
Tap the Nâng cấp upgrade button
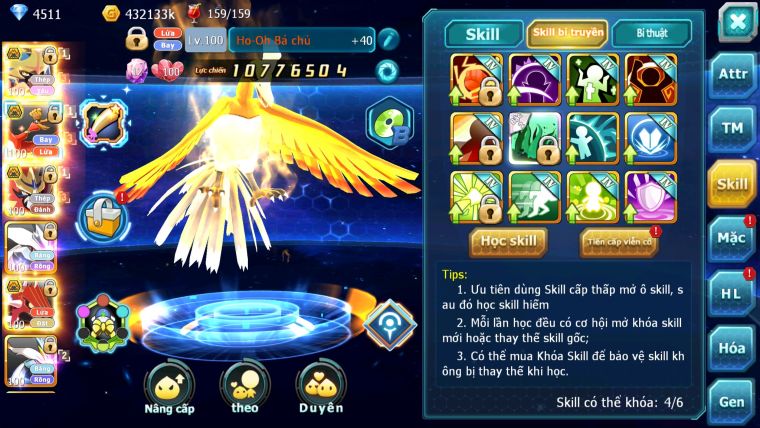click(169, 387)
